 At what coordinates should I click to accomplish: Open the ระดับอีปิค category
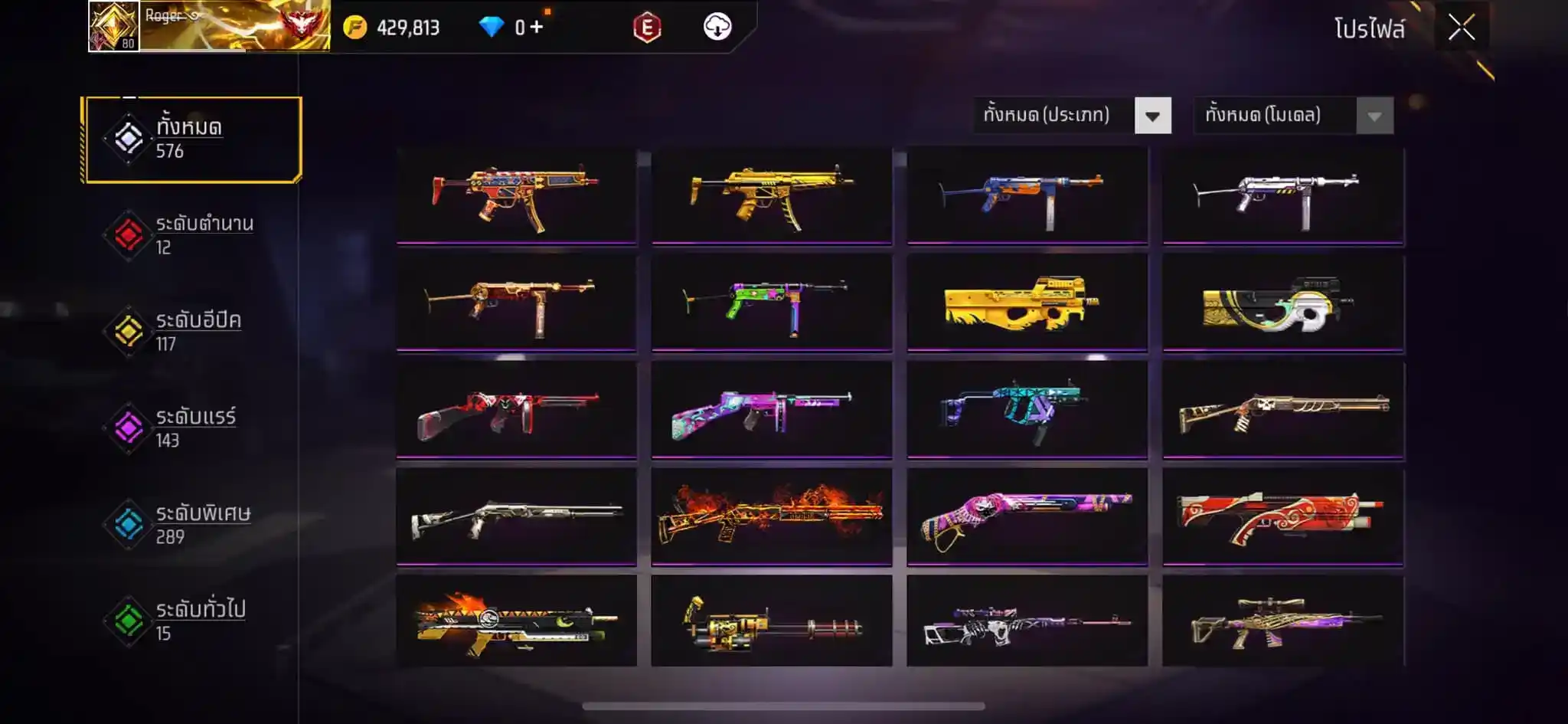(x=193, y=332)
